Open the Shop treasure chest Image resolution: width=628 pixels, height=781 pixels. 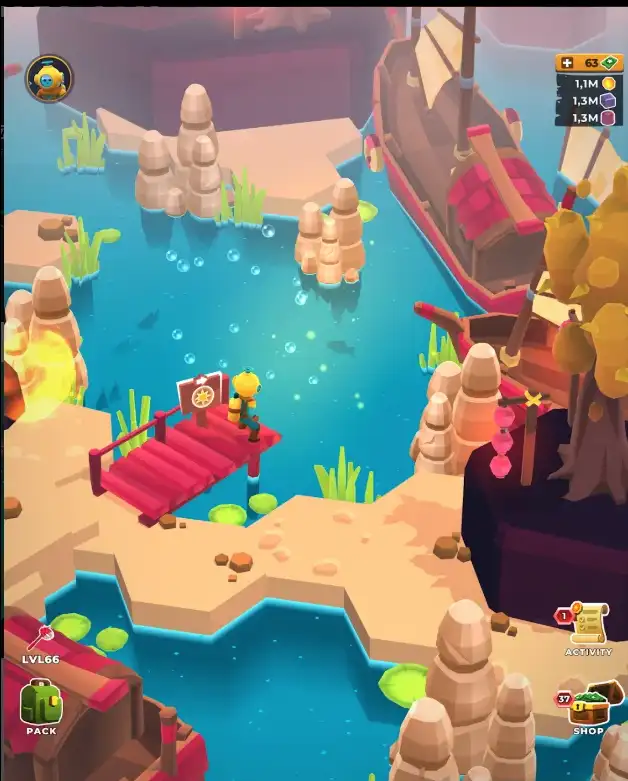pos(589,705)
